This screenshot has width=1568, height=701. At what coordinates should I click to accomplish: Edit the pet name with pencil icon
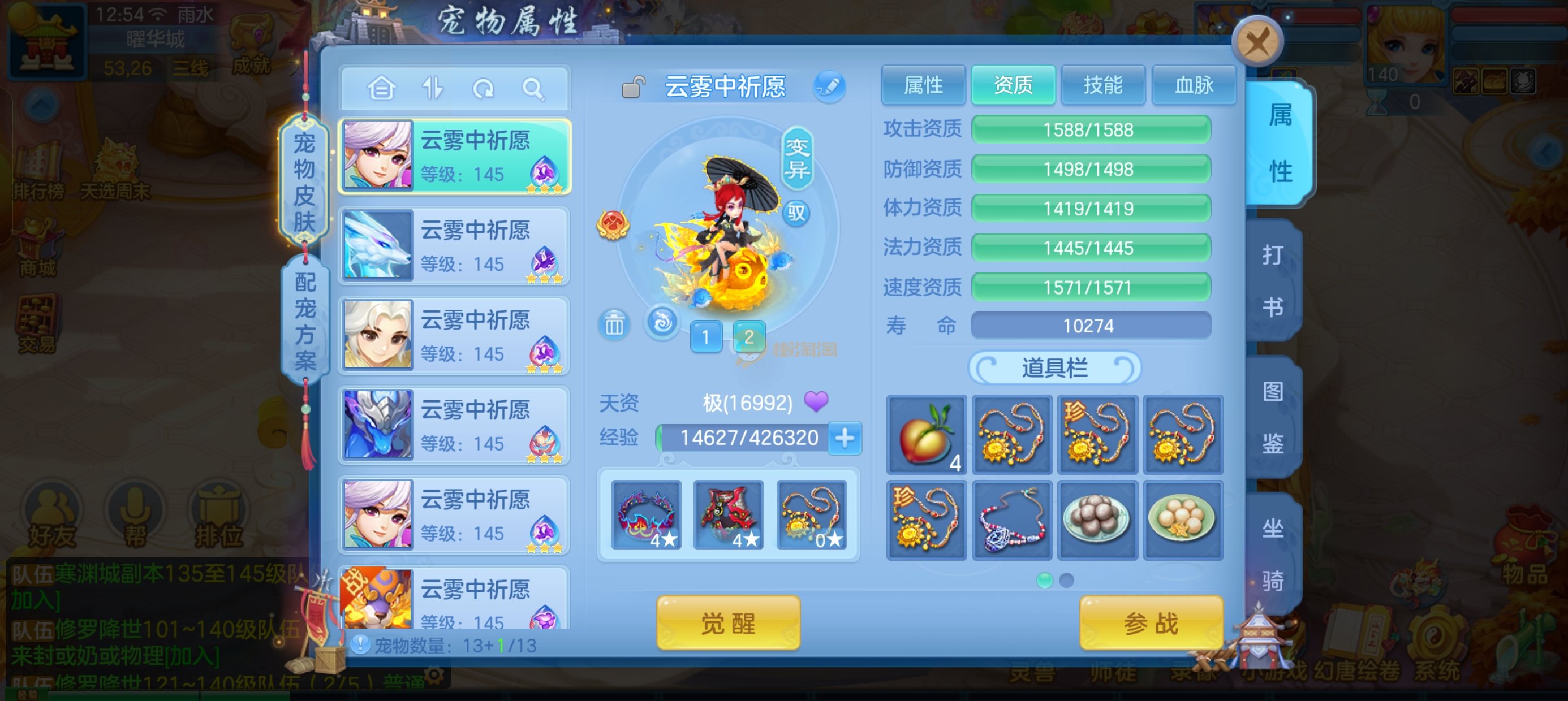tap(829, 87)
